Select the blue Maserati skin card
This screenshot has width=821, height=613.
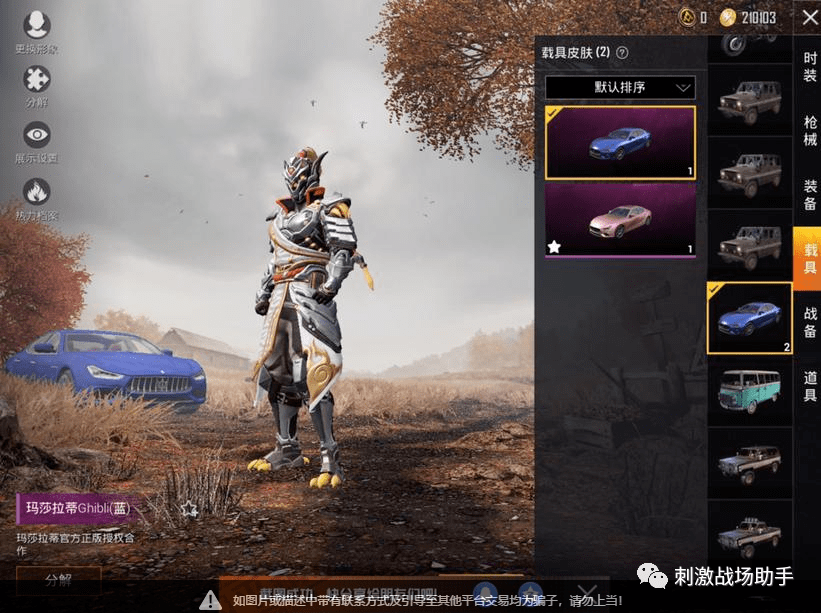[620, 143]
